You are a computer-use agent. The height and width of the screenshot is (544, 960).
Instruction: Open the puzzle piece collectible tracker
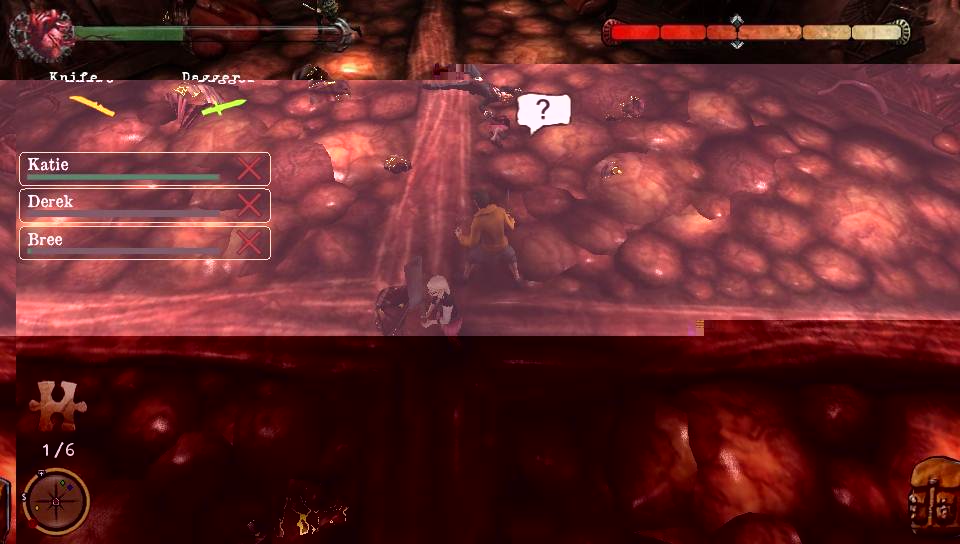(57, 405)
